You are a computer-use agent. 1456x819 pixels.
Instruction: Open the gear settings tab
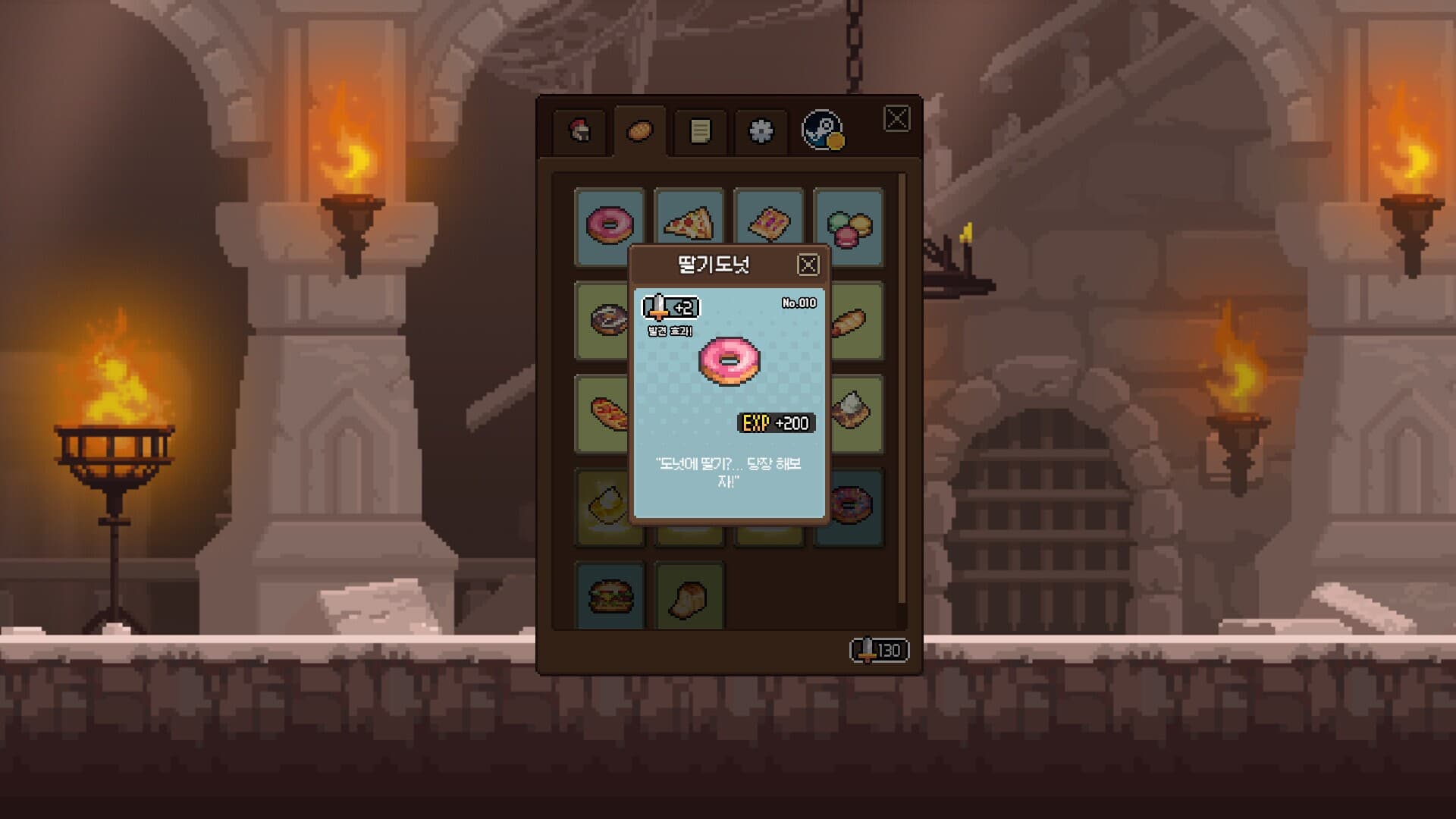coord(760,130)
